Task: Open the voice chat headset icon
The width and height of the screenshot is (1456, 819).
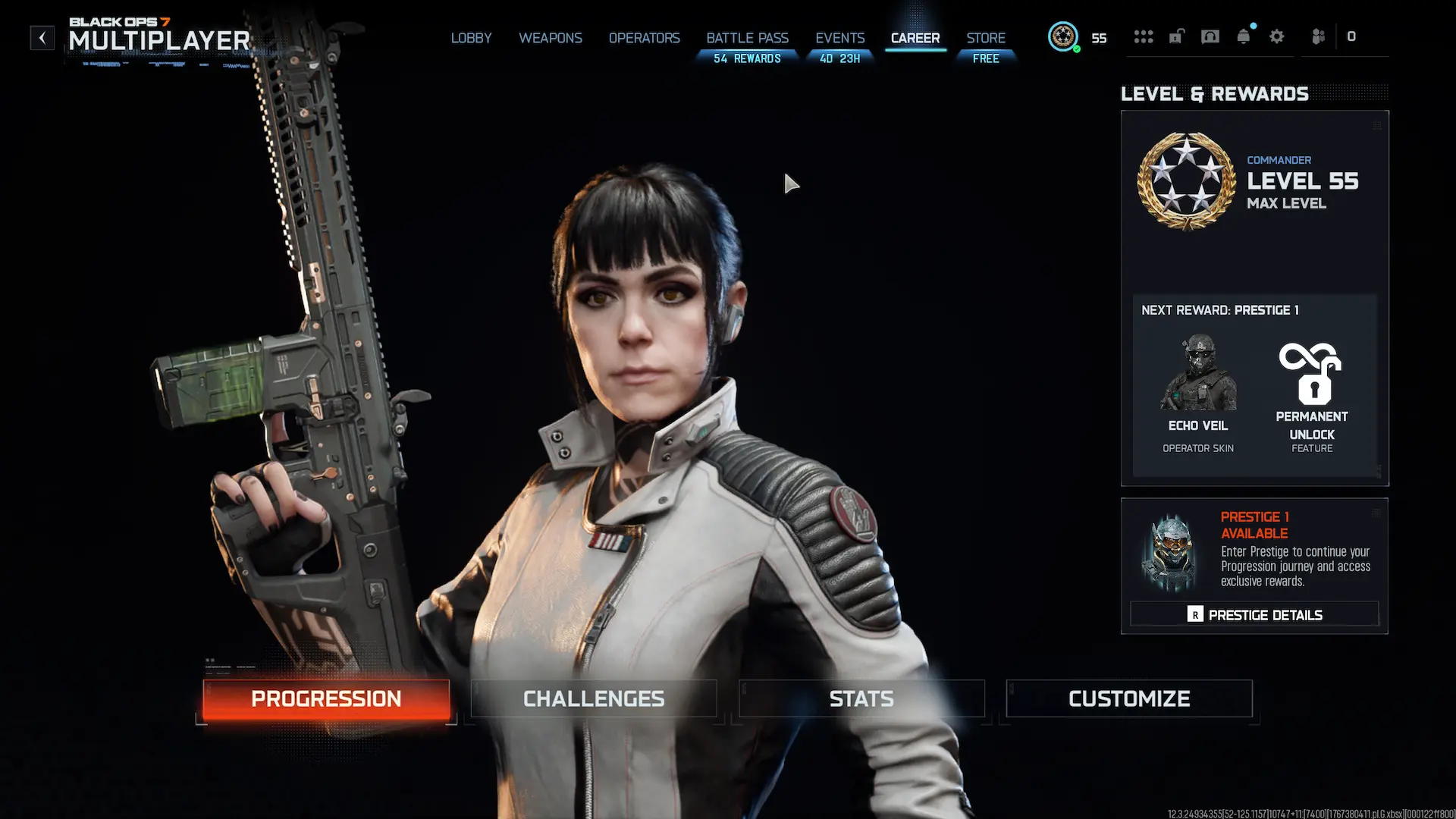Action: 1210,36
